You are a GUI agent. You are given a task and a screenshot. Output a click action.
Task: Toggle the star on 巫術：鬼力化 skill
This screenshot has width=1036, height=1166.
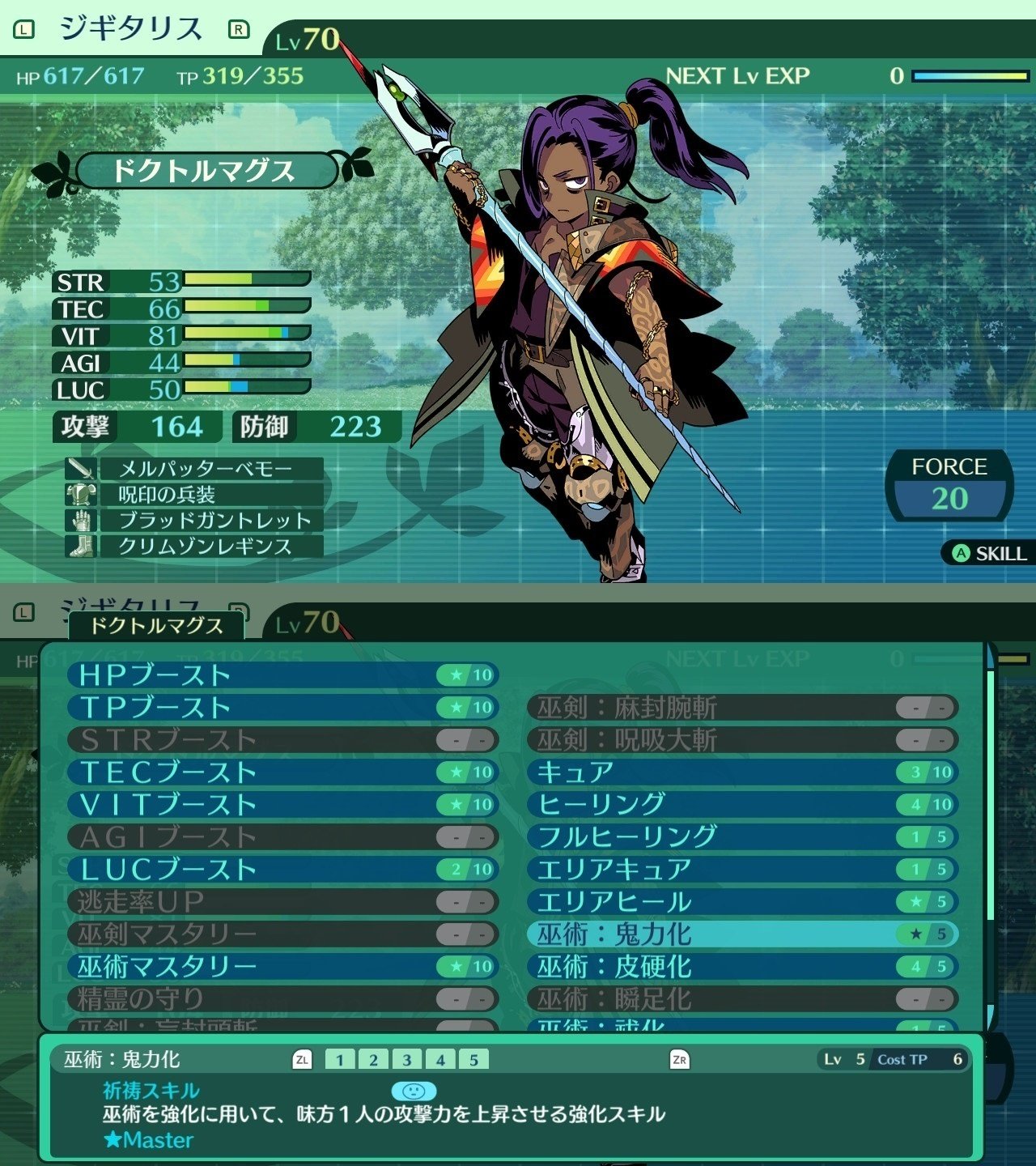pos(917,934)
